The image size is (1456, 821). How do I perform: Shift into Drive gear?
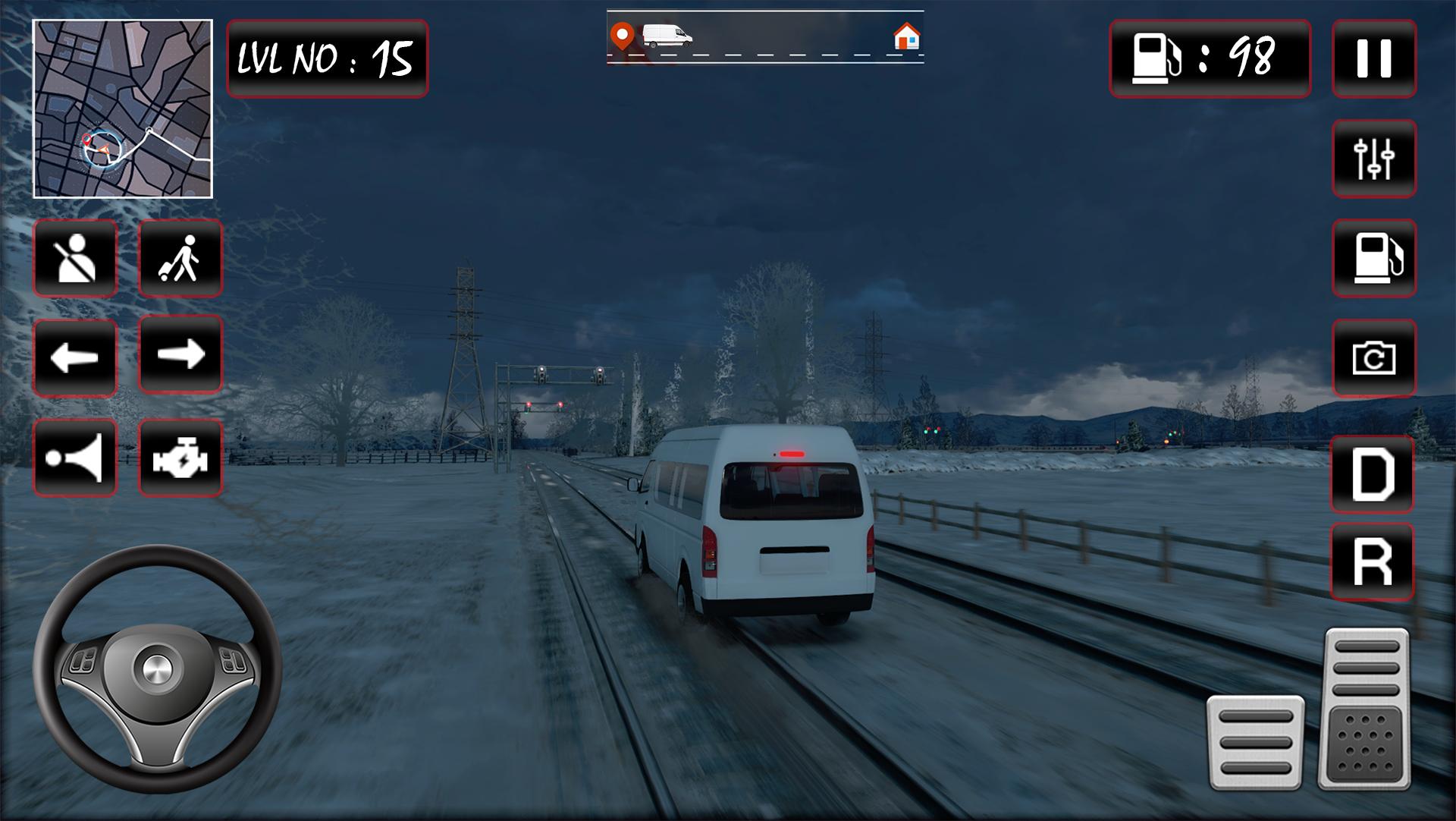(x=1372, y=474)
